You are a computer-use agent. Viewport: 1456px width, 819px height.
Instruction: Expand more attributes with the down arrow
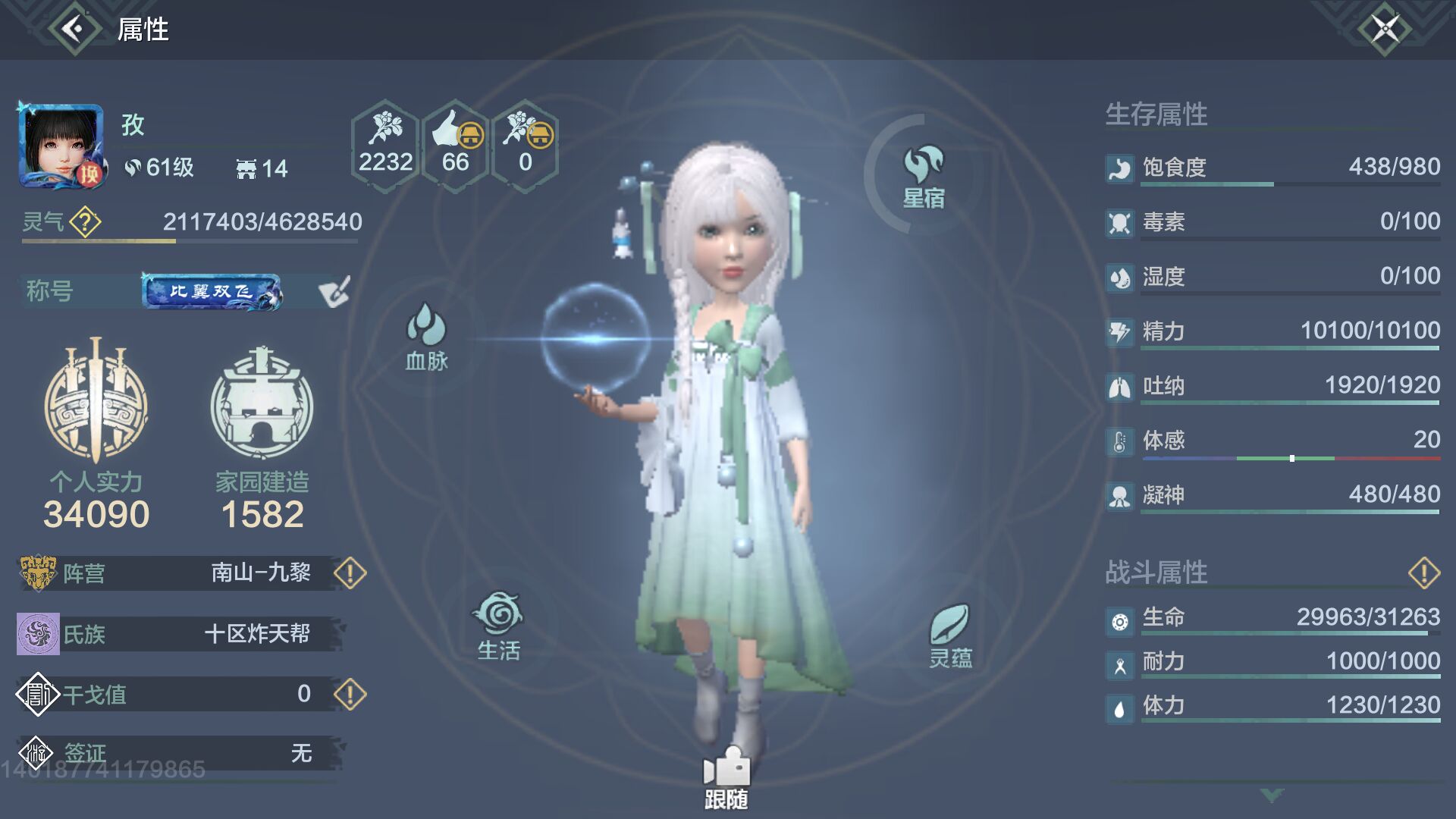tap(1272, 794)
